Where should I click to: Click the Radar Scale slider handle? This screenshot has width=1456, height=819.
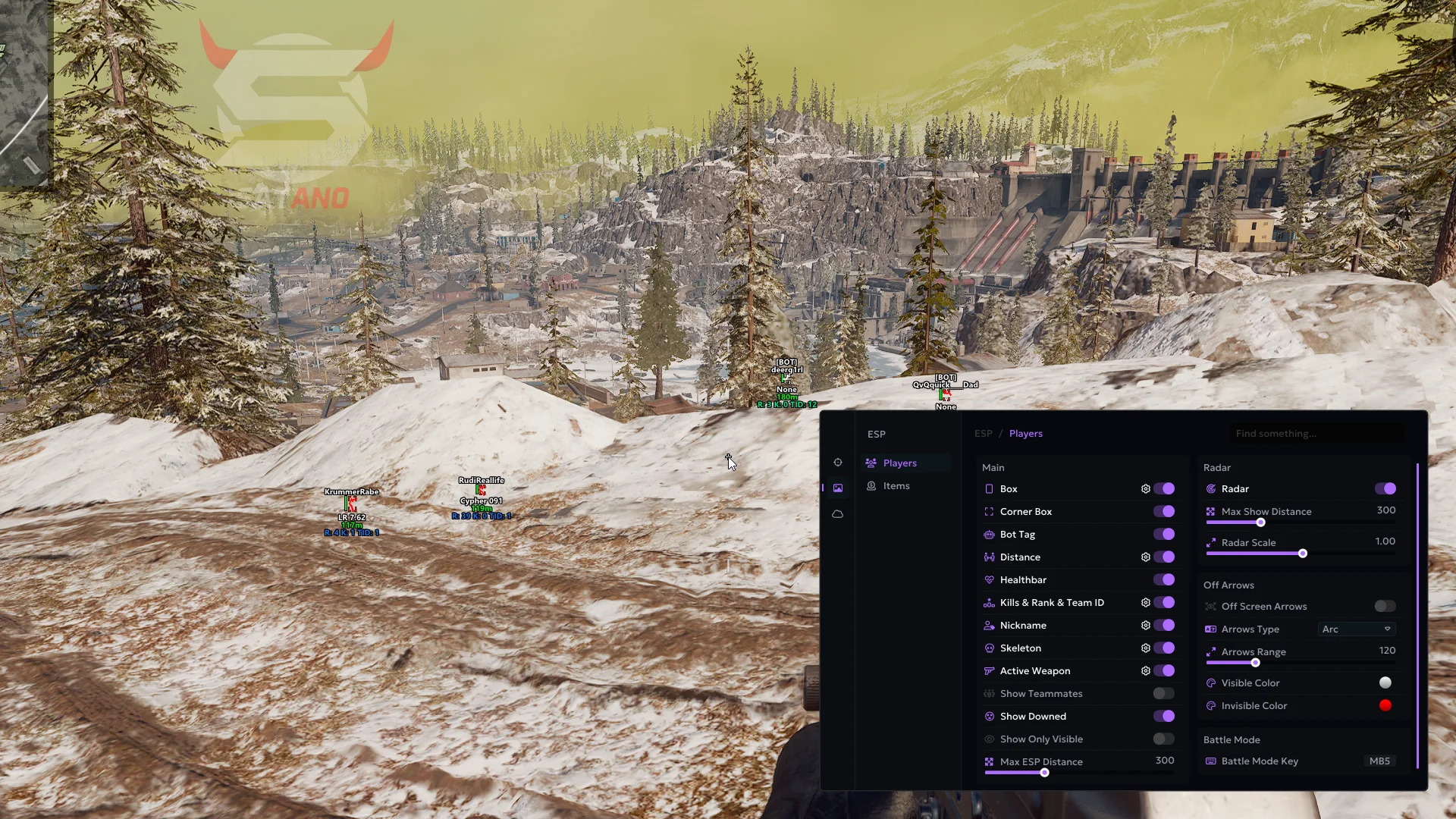[1303, 554]
